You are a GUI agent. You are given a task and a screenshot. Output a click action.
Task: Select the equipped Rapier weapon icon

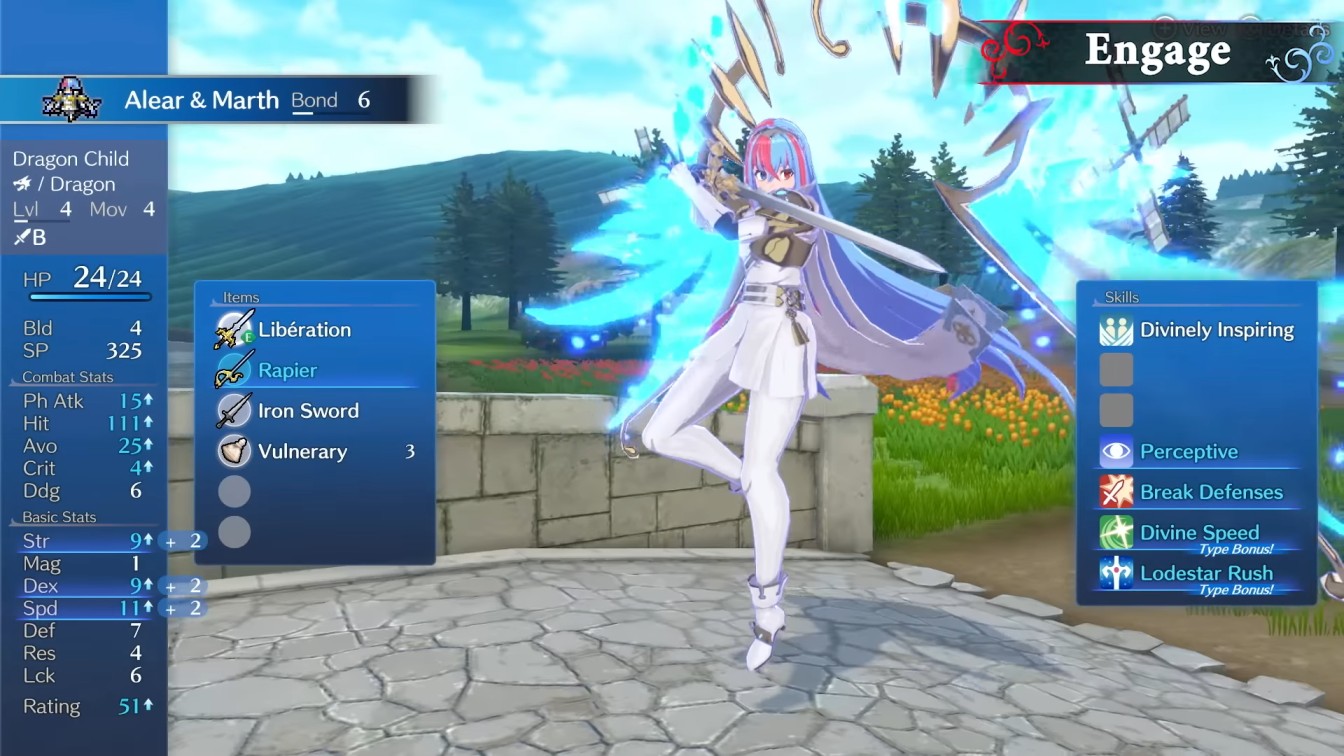tap(233, 369)
